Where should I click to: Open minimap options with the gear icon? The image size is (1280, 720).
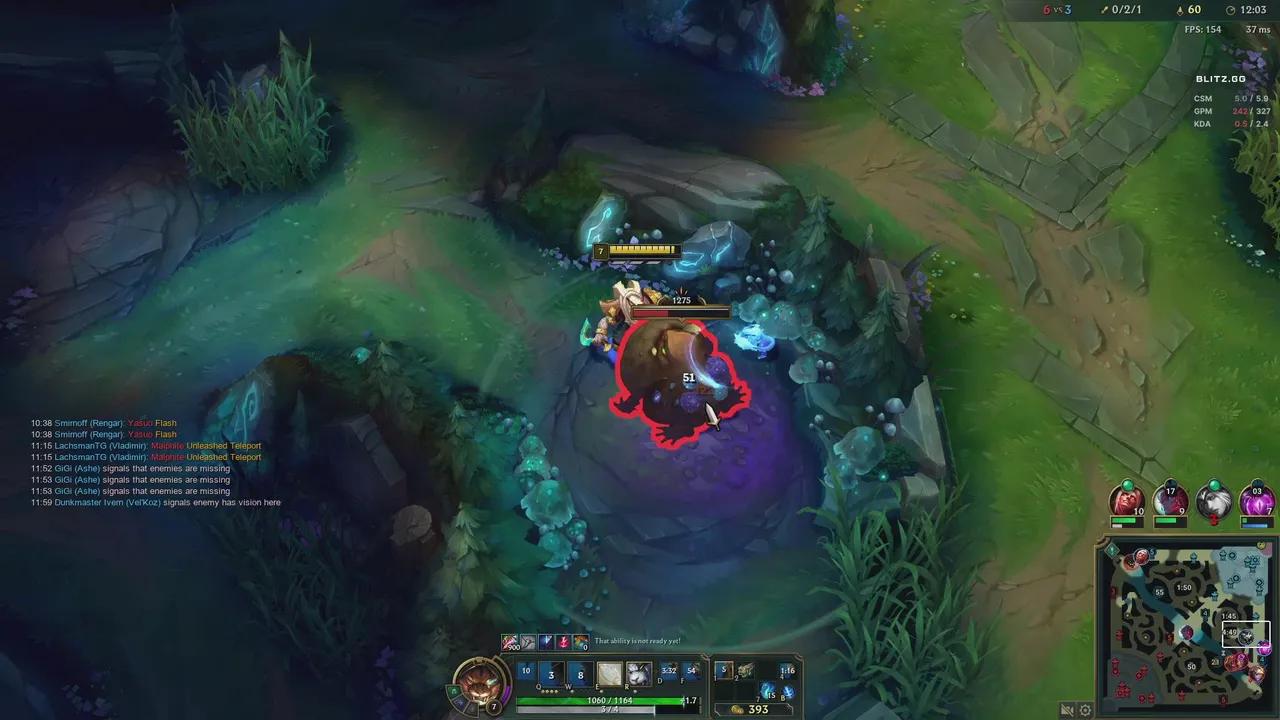[1085, 710]
